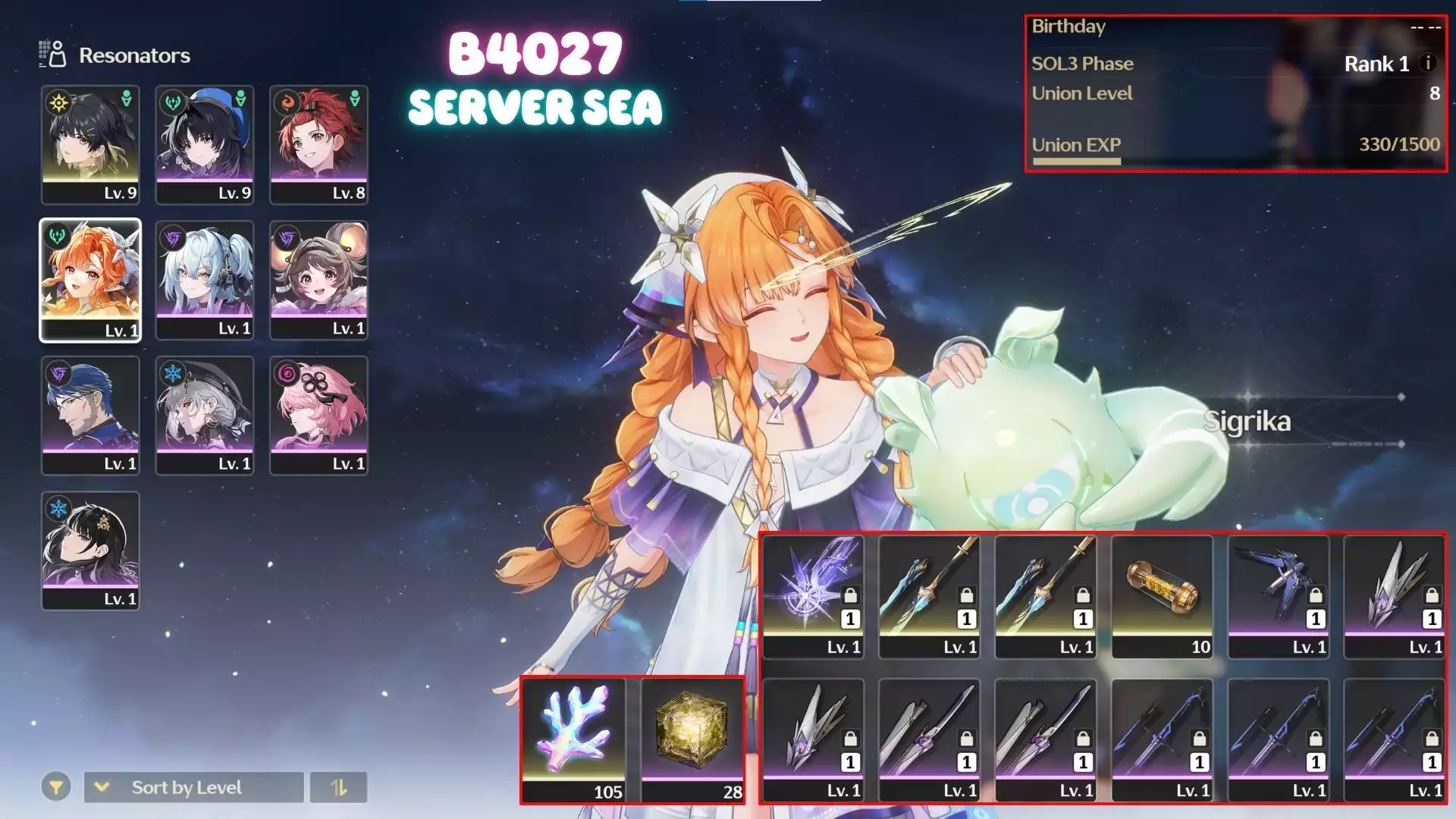Image resolution: width=1456 pixels, height=819 pixels.
Task: Select the pale blue twin-tail resonator
Action: coord(205,280)
